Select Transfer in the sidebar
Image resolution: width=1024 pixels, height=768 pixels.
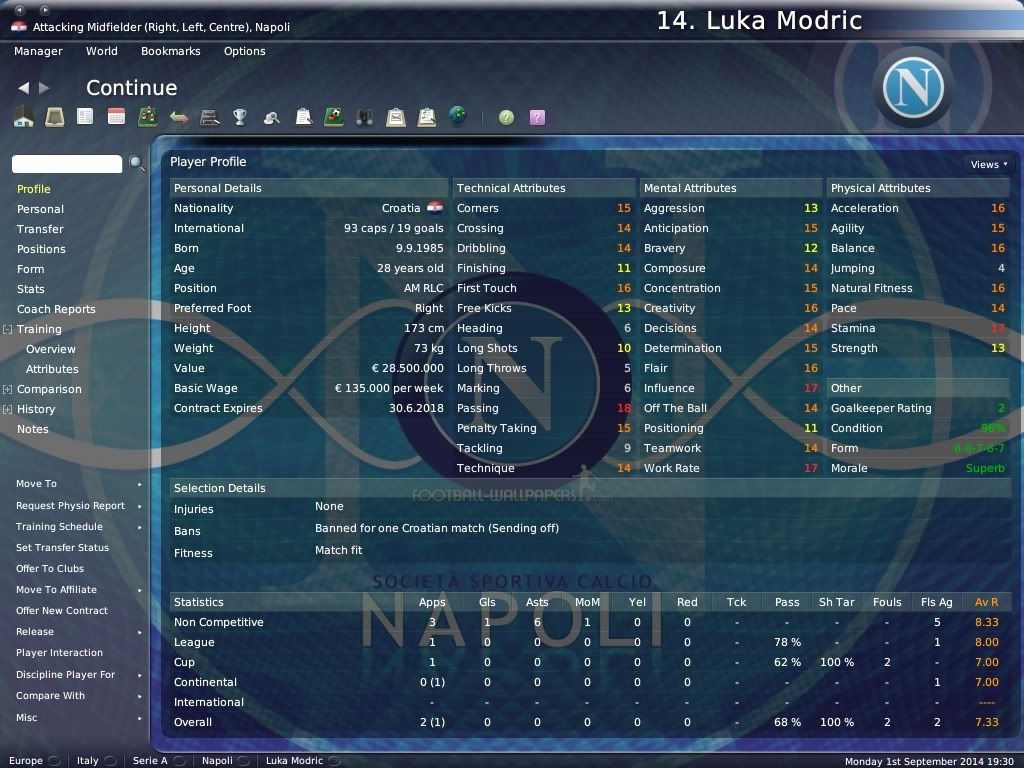[40, 229]
